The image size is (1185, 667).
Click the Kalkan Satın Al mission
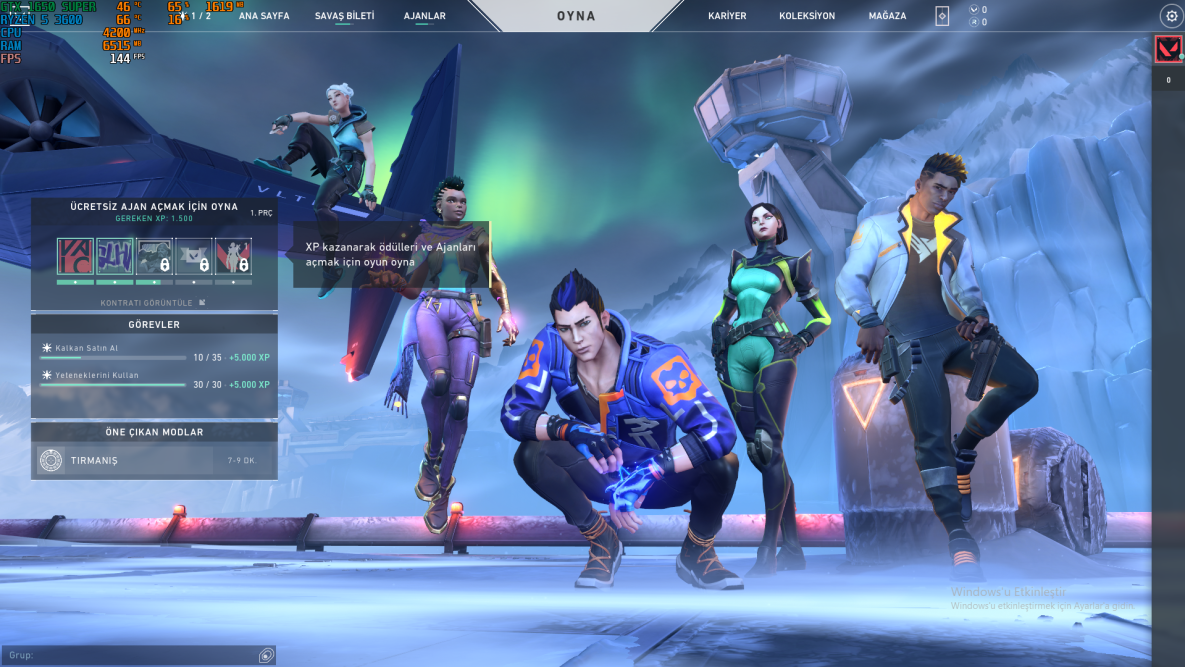pyautogui.click(x=154, y=352)
